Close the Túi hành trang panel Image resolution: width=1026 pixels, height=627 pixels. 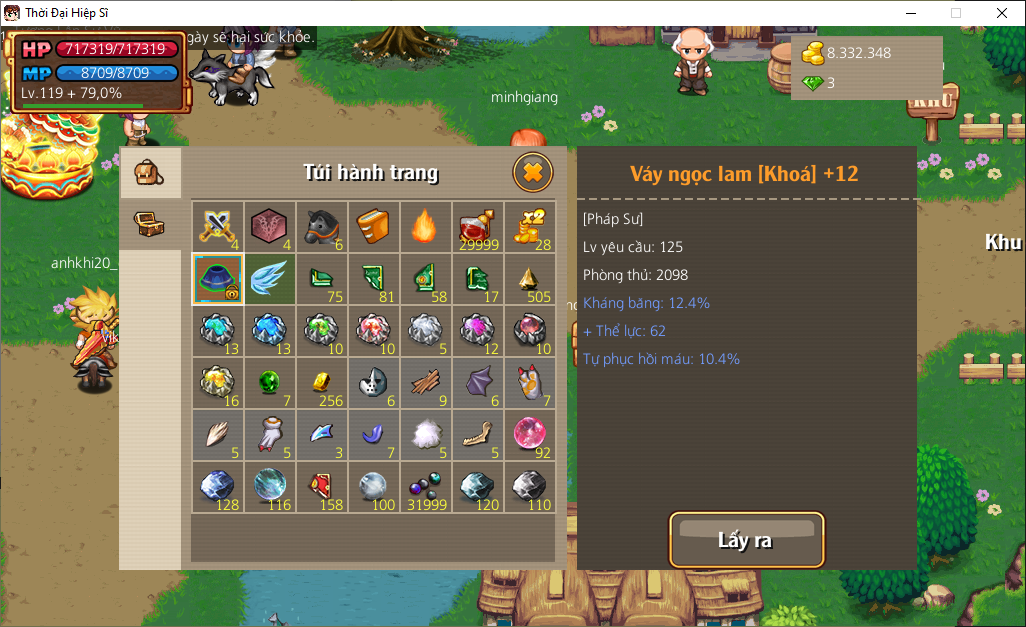(x=533, y=173)
